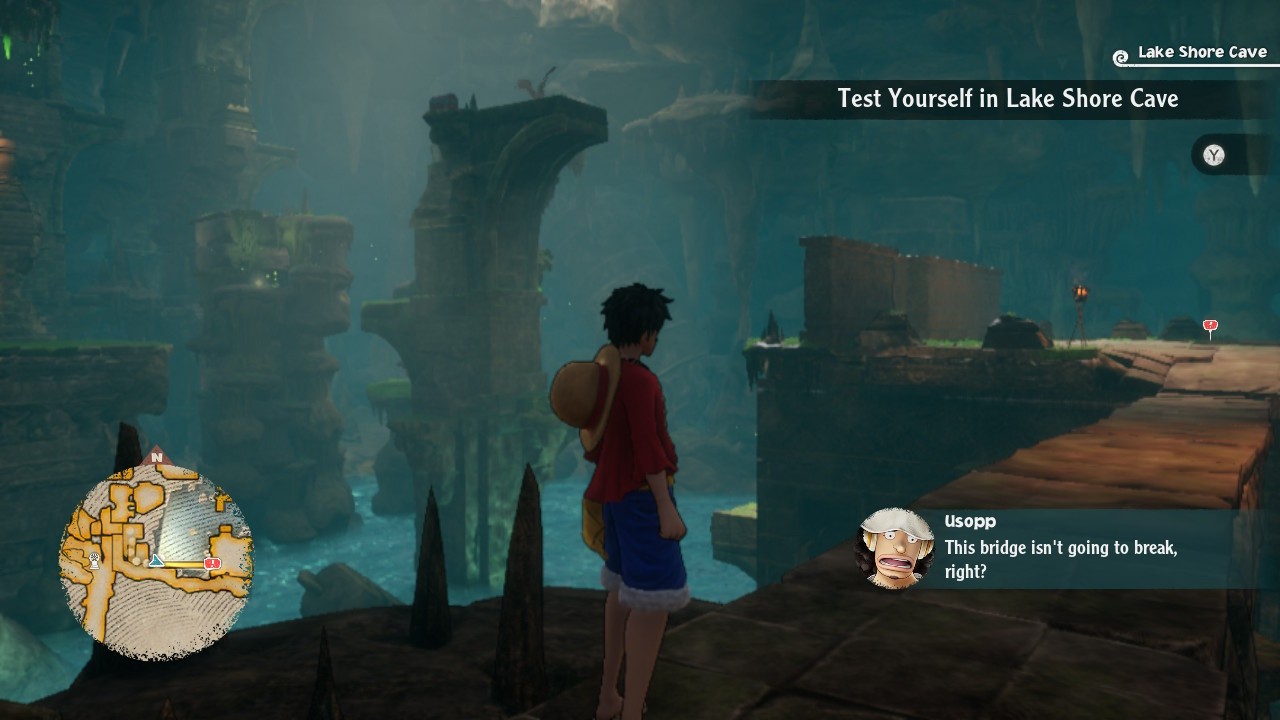
Task: Select the red waypoint marker above the bridge
Action: (x=1210, y=327)
